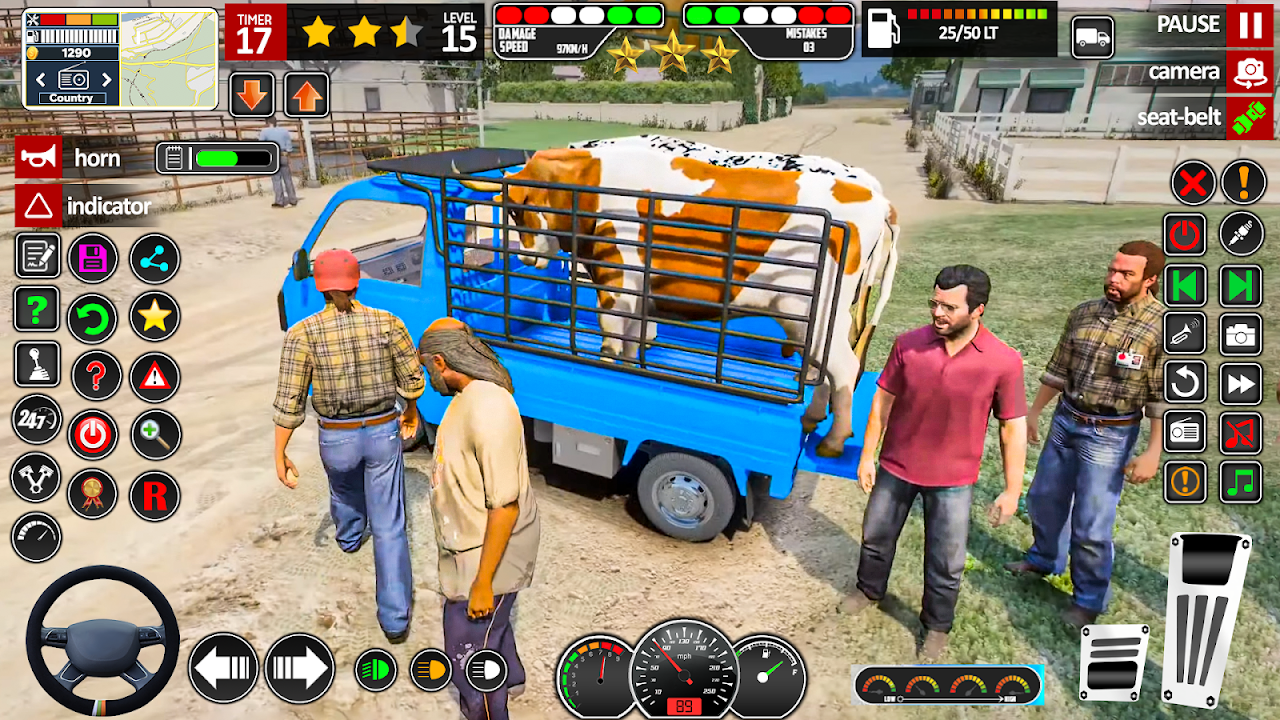Click the green question mark help icon

(x=36, y=309)
